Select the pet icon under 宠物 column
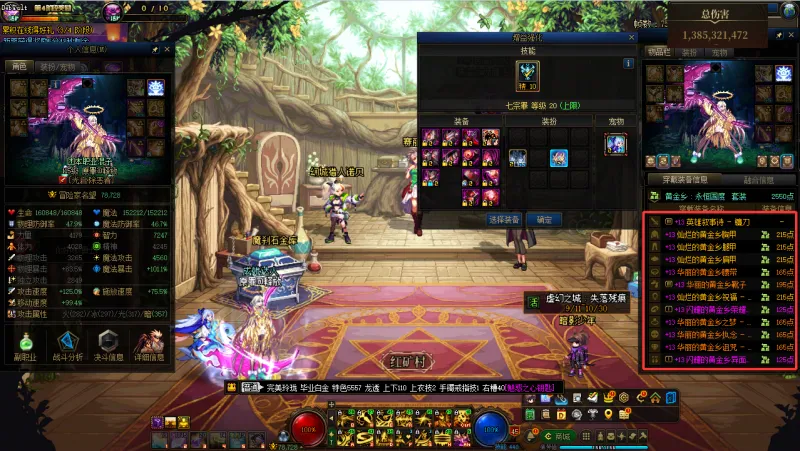Image resolution: width=800 pixels, height=451 pixels. pyautogui.click(x=615, y=144)
